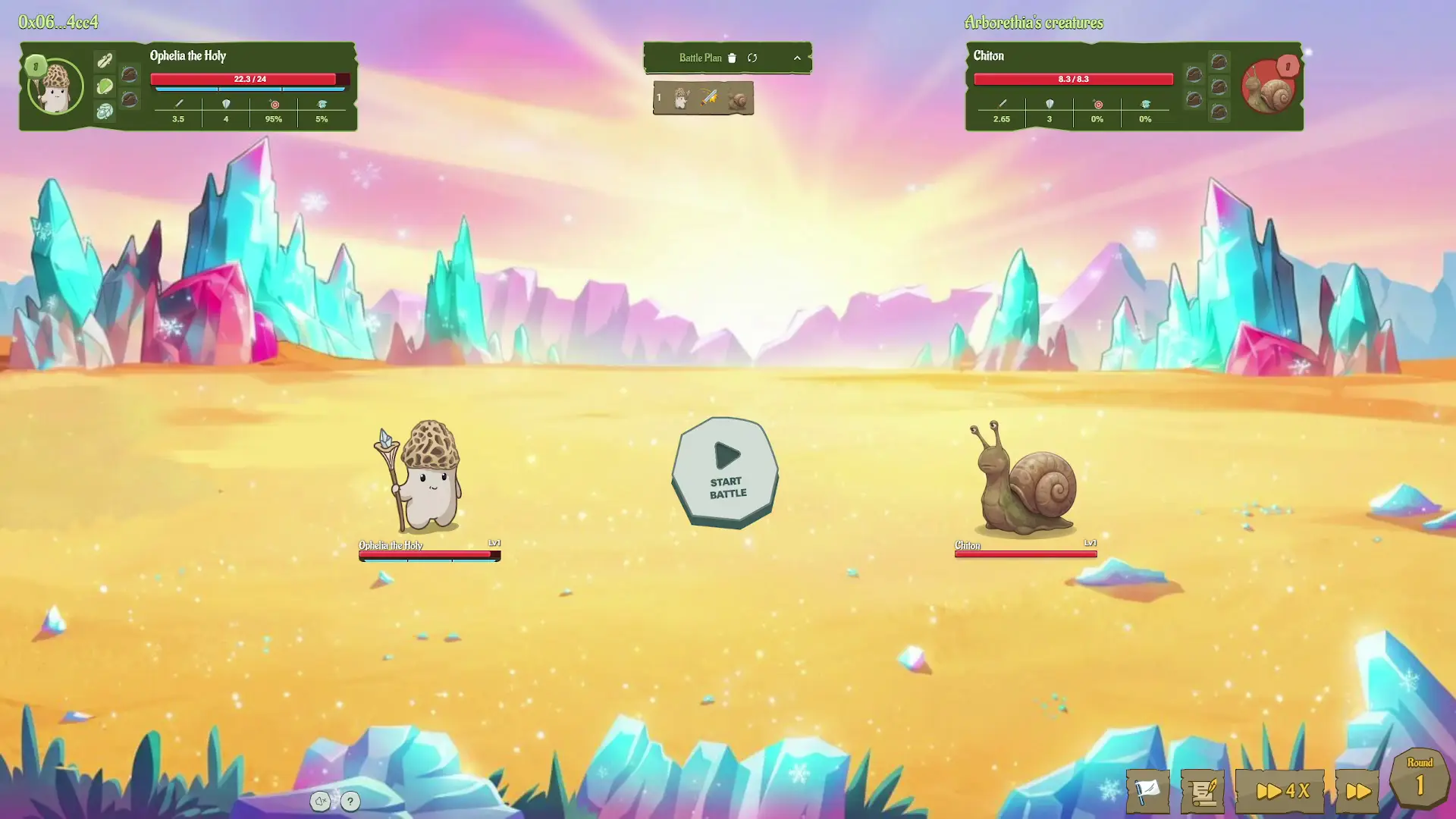Mute game sound with speaker icon
1456x819 pixels.
[321, 801]
